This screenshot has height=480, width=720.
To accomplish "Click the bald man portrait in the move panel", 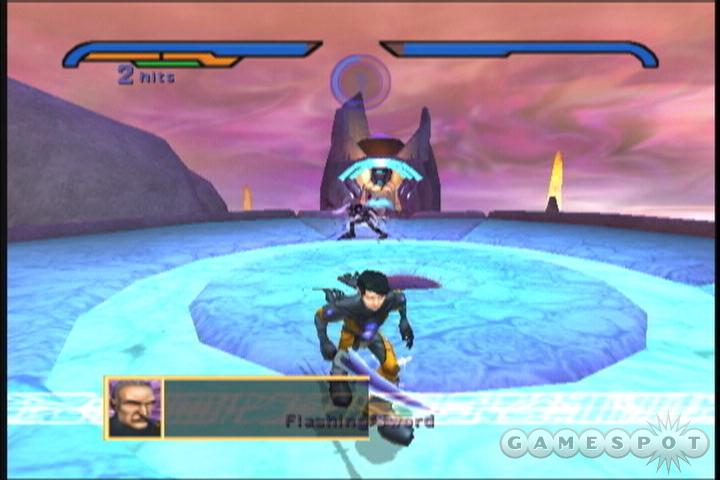I will click(134, 407).
